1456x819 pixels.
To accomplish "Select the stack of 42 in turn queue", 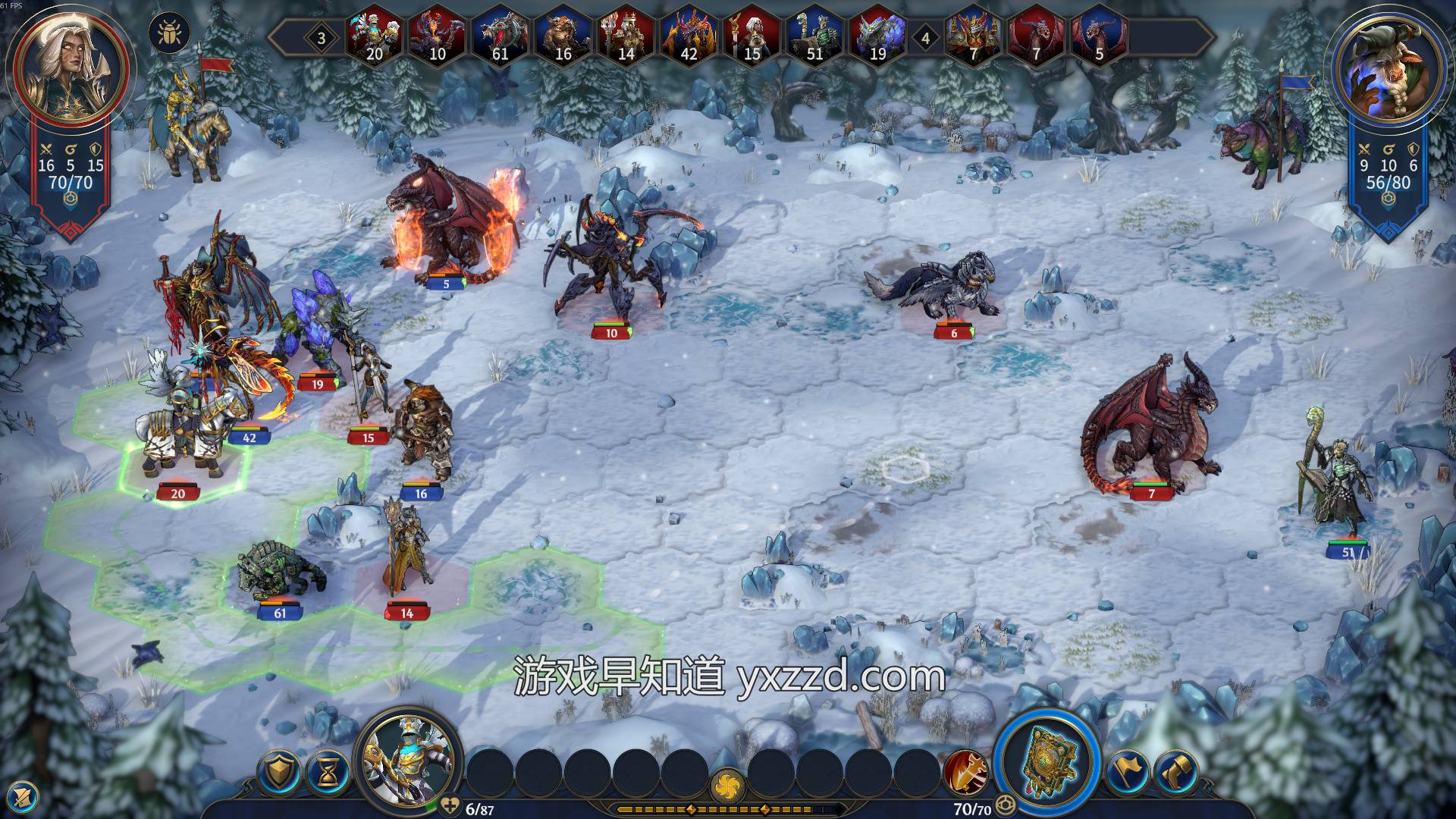I will click(x=689, y=36).
